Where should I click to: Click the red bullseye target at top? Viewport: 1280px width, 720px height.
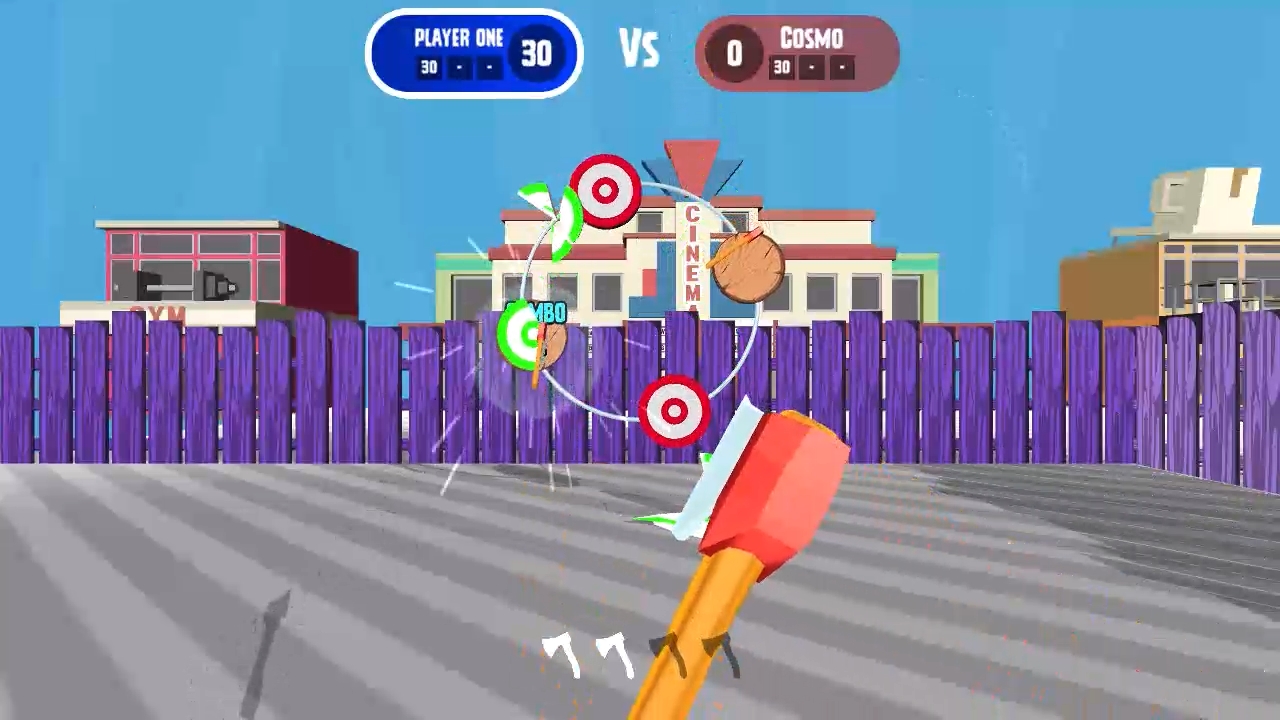click(606, 189)
